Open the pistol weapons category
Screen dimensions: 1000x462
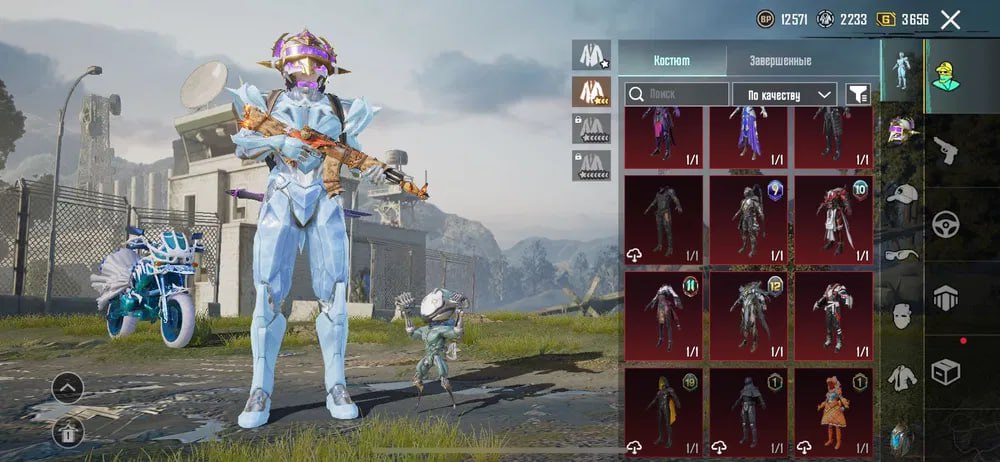945,152
